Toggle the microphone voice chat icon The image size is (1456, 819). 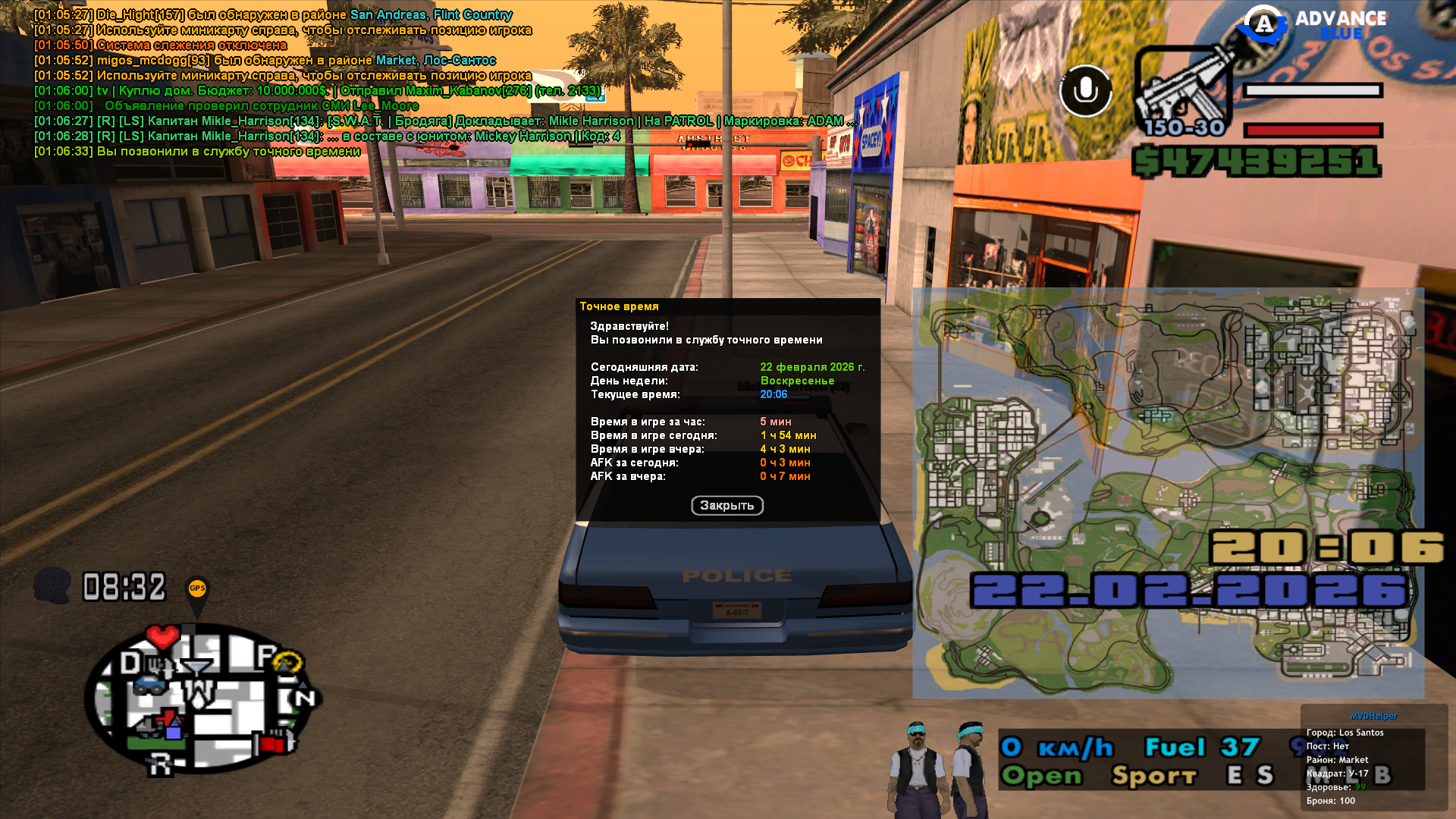click(1085, 91)
